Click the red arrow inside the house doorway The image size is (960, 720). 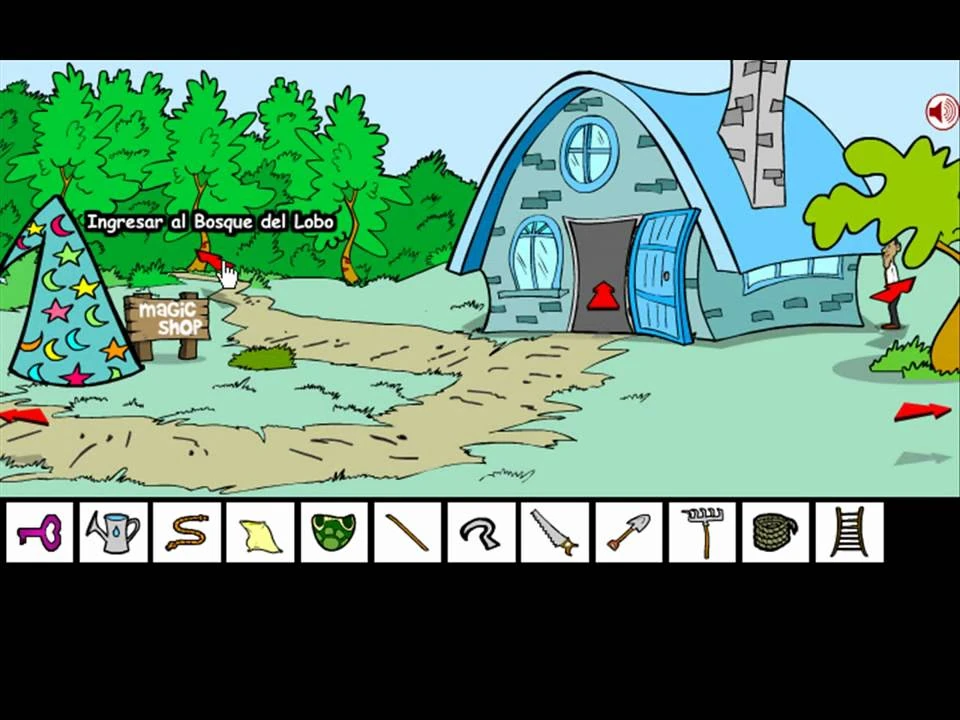(602, 296)
